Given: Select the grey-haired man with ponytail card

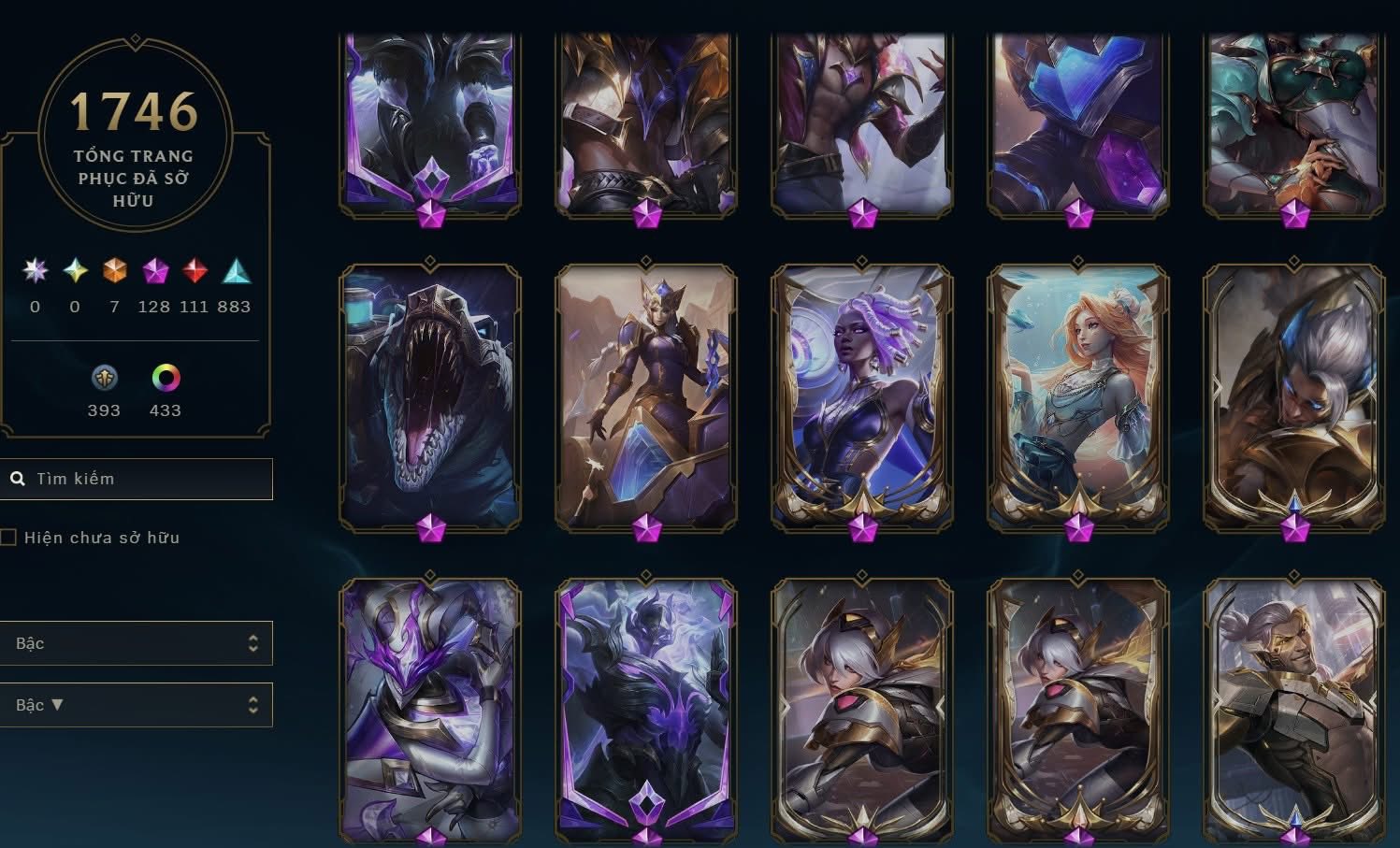Looking at the screenshot, I should pos(1293,709).
